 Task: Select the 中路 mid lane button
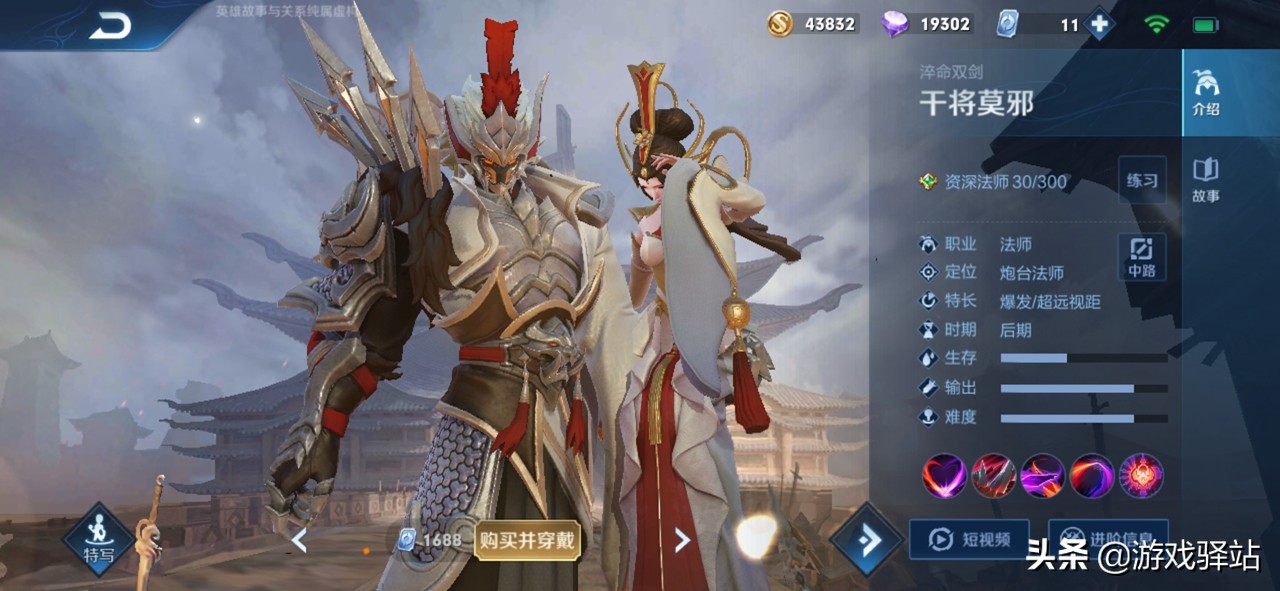tap(1141, 257)
